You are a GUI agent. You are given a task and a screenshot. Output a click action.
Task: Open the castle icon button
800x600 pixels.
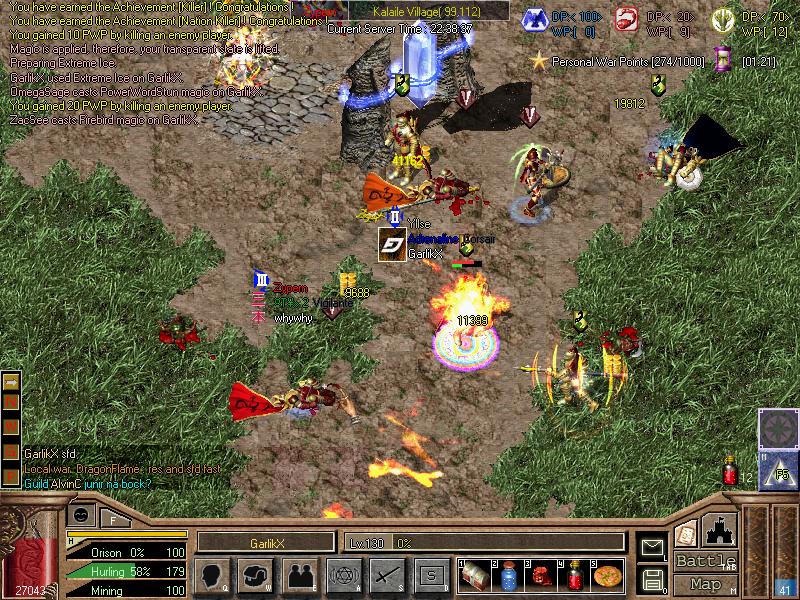coord(721,529)
